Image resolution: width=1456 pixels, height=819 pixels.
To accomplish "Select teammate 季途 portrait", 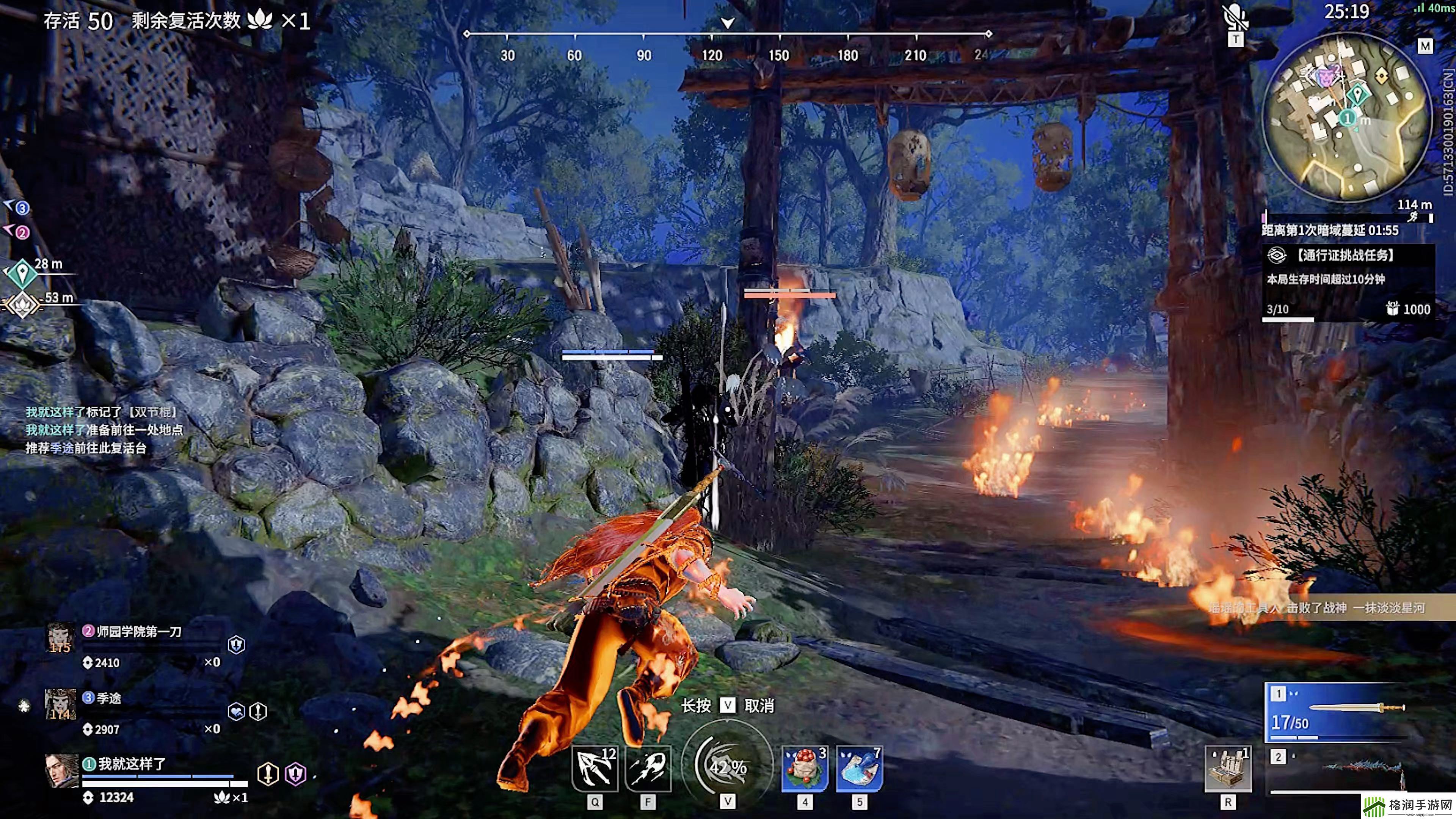I will coord(60,704).
